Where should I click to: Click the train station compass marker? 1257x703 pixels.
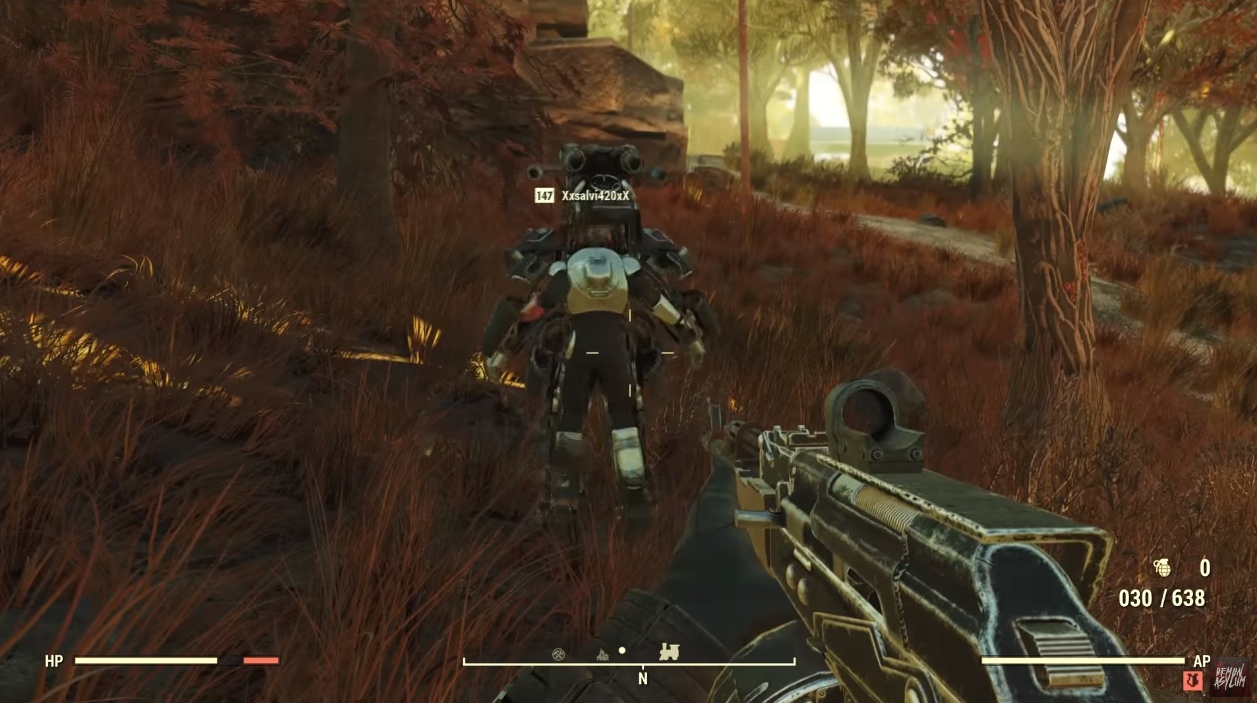point(669,651)
